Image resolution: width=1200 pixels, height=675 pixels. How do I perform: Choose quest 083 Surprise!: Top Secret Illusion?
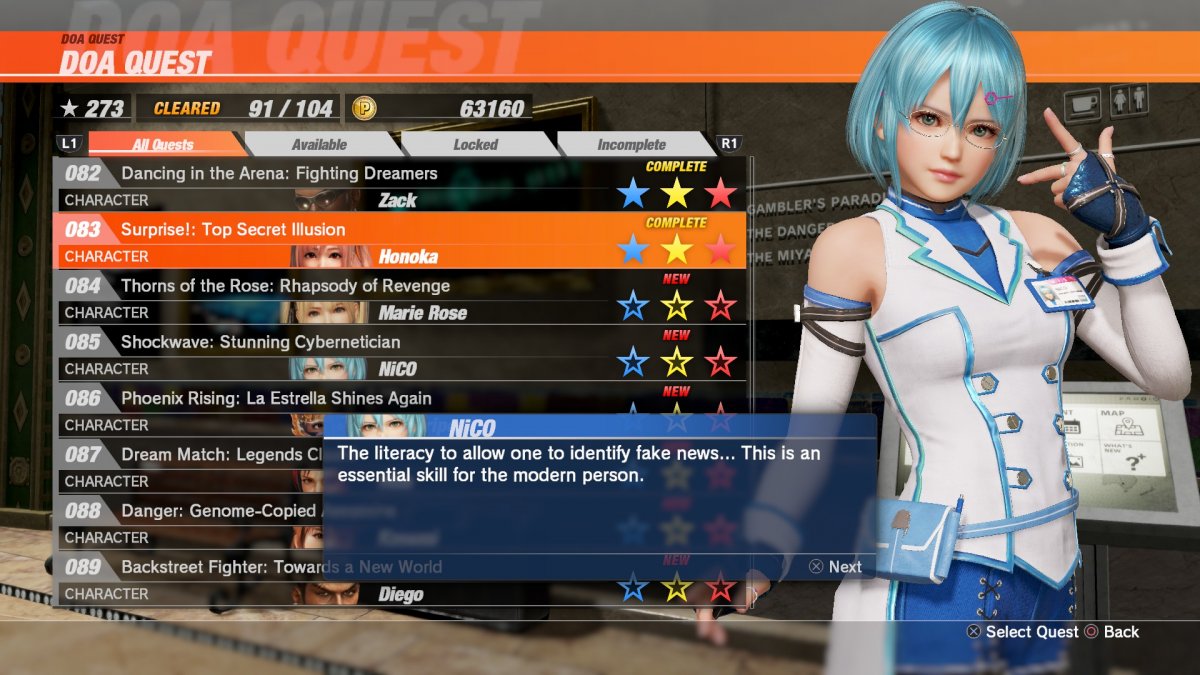coord(233,230)
